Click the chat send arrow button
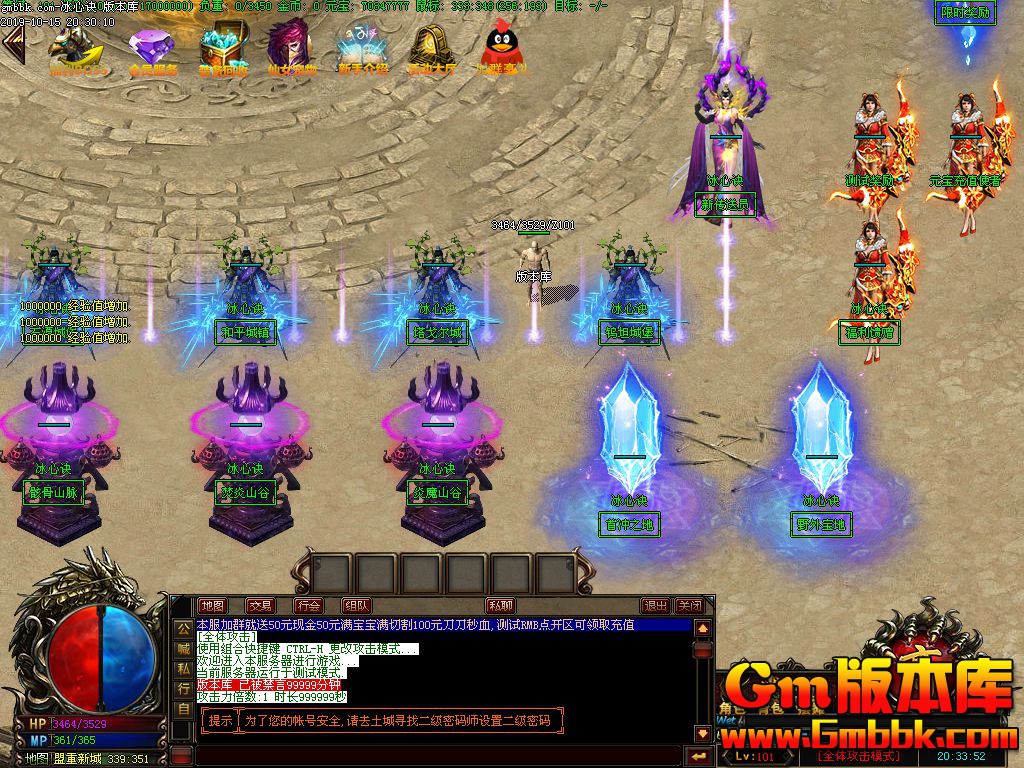The height and width of the screenshot is (768, 1024). pos(697,755)
